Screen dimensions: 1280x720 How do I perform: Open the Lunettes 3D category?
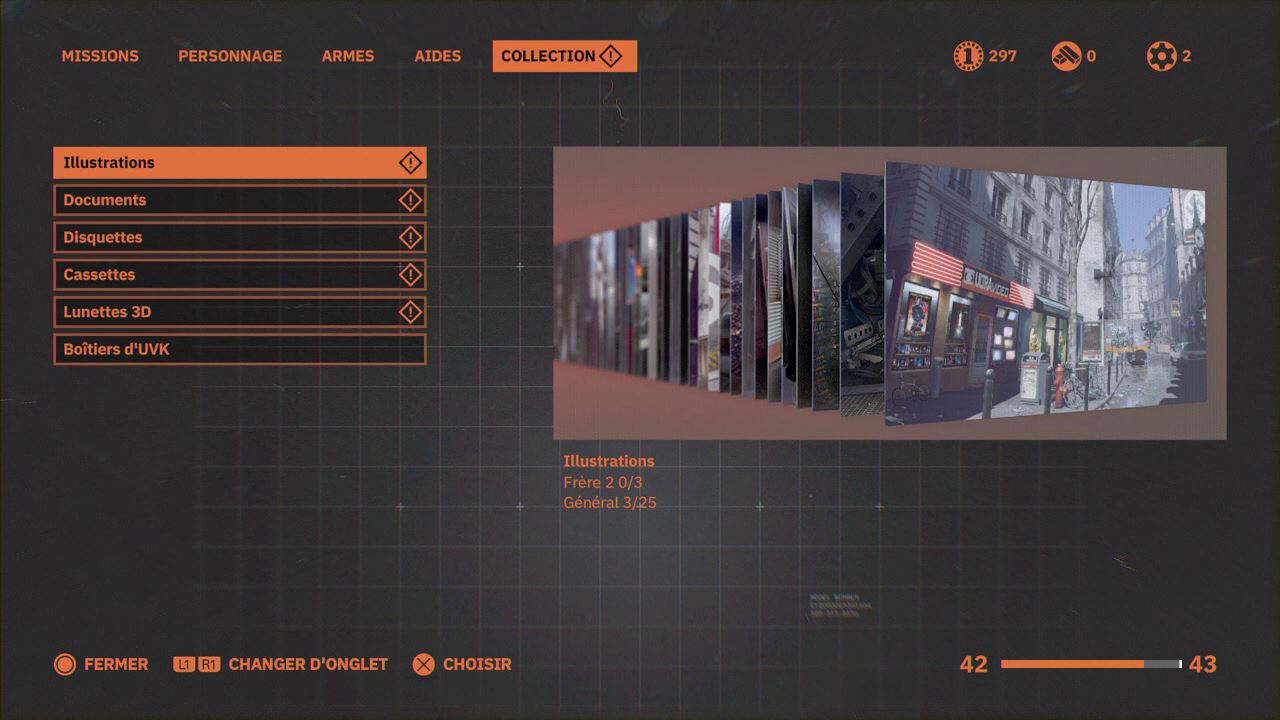point(239,312)
